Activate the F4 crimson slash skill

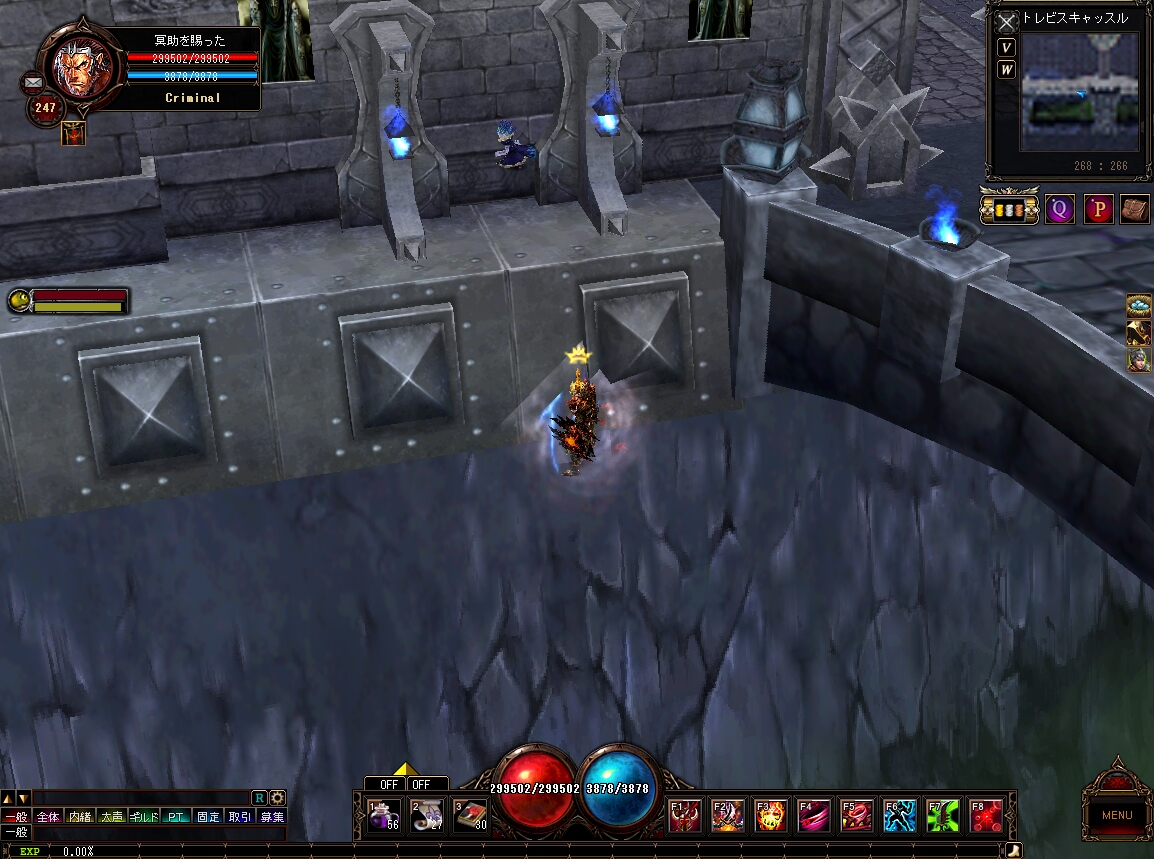(814, 816)
